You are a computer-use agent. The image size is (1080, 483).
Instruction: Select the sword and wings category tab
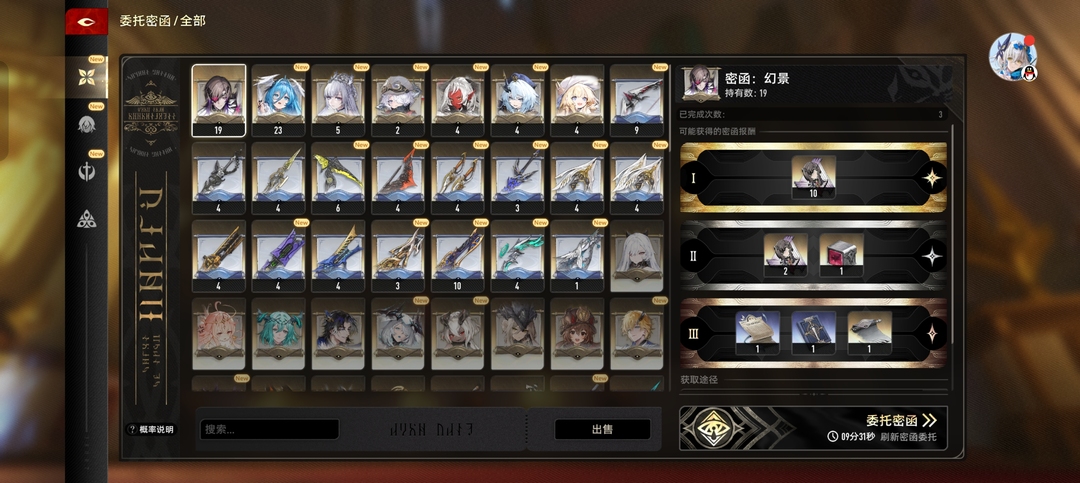pyautogui.click(x=87, y=172)
